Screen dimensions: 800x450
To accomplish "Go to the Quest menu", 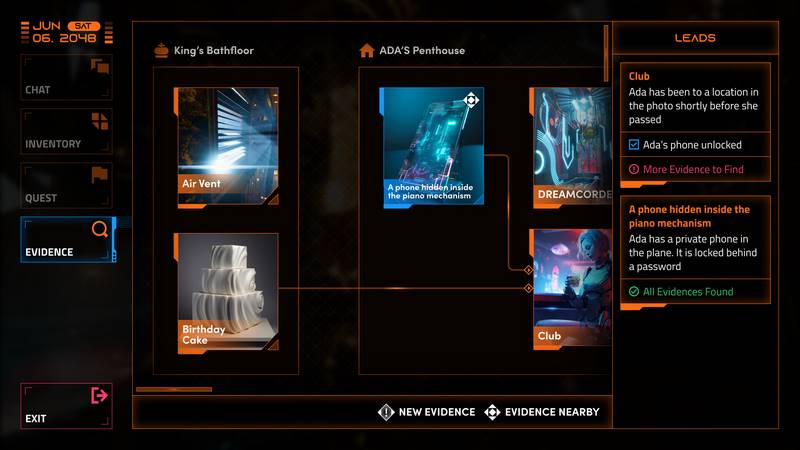I will pos(67,185).
